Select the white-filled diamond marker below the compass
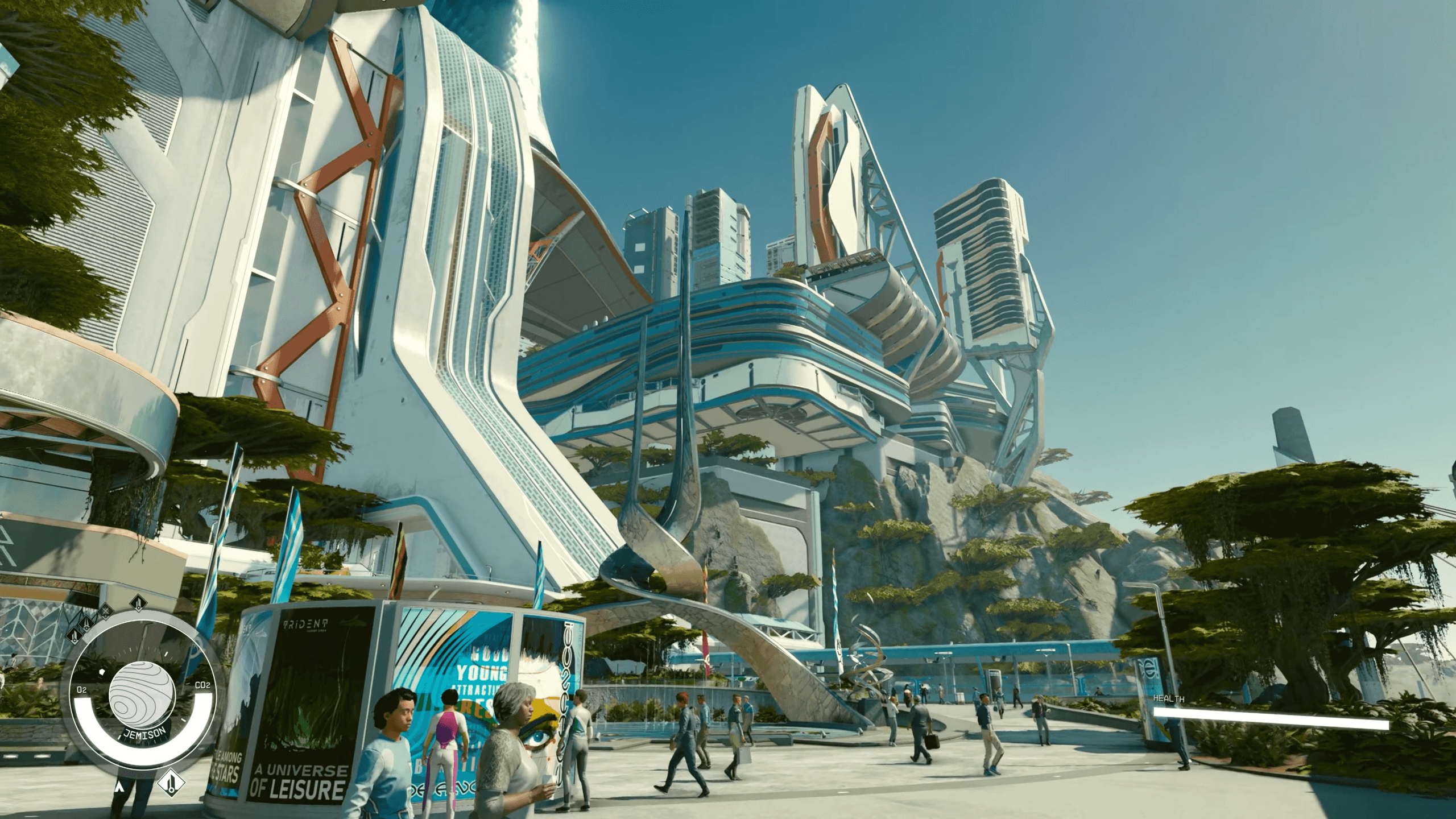The height and width of the screenshot is (819, 1456). 172,784
